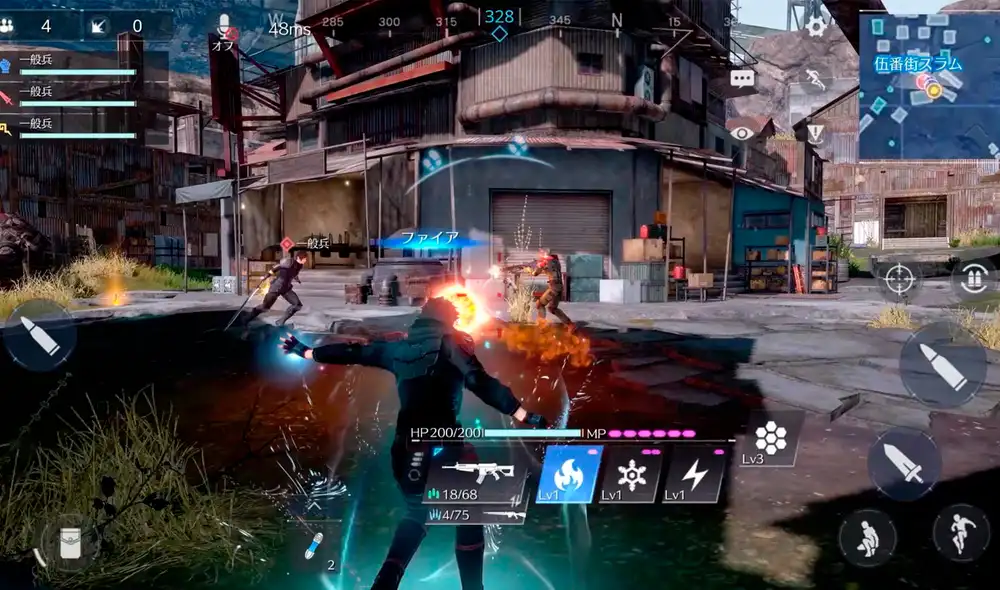Screen dimensions: 1000x590
Task: Open the chat speech bubble
Action: coord(742,79)
